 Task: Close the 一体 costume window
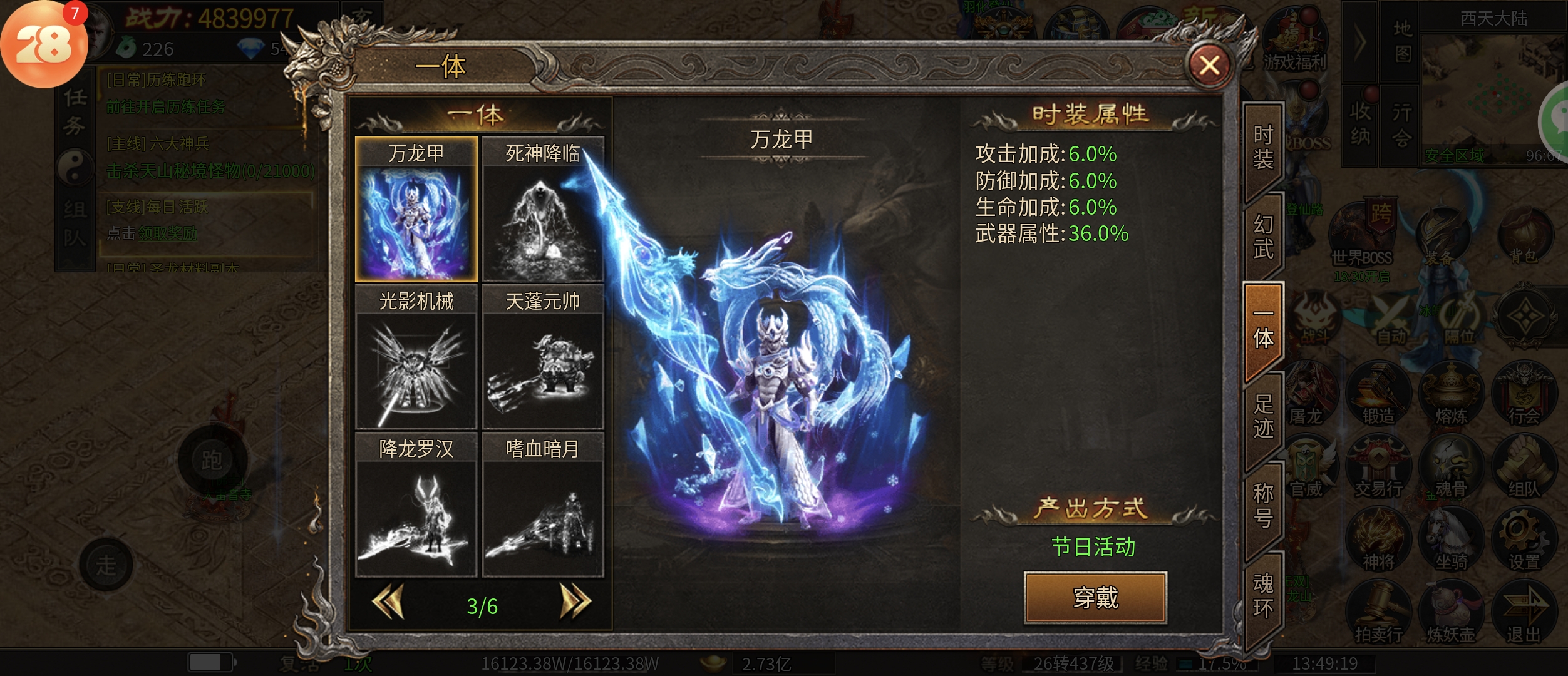point(1209,65)
